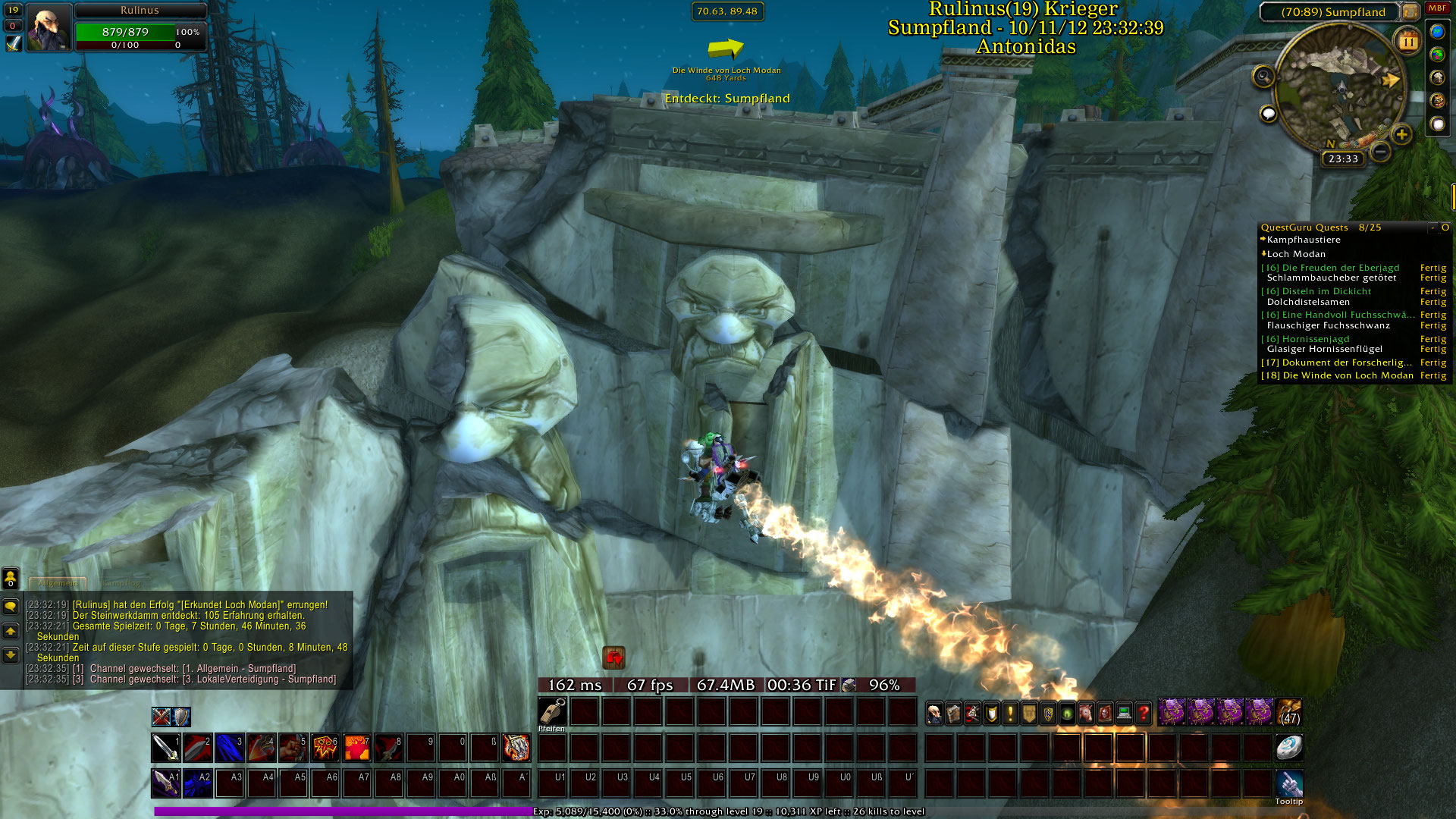The height and width of the screenshot is (819, 1456).
Task: Activate the flaming gauntlet ability
Action: (516, 748)
